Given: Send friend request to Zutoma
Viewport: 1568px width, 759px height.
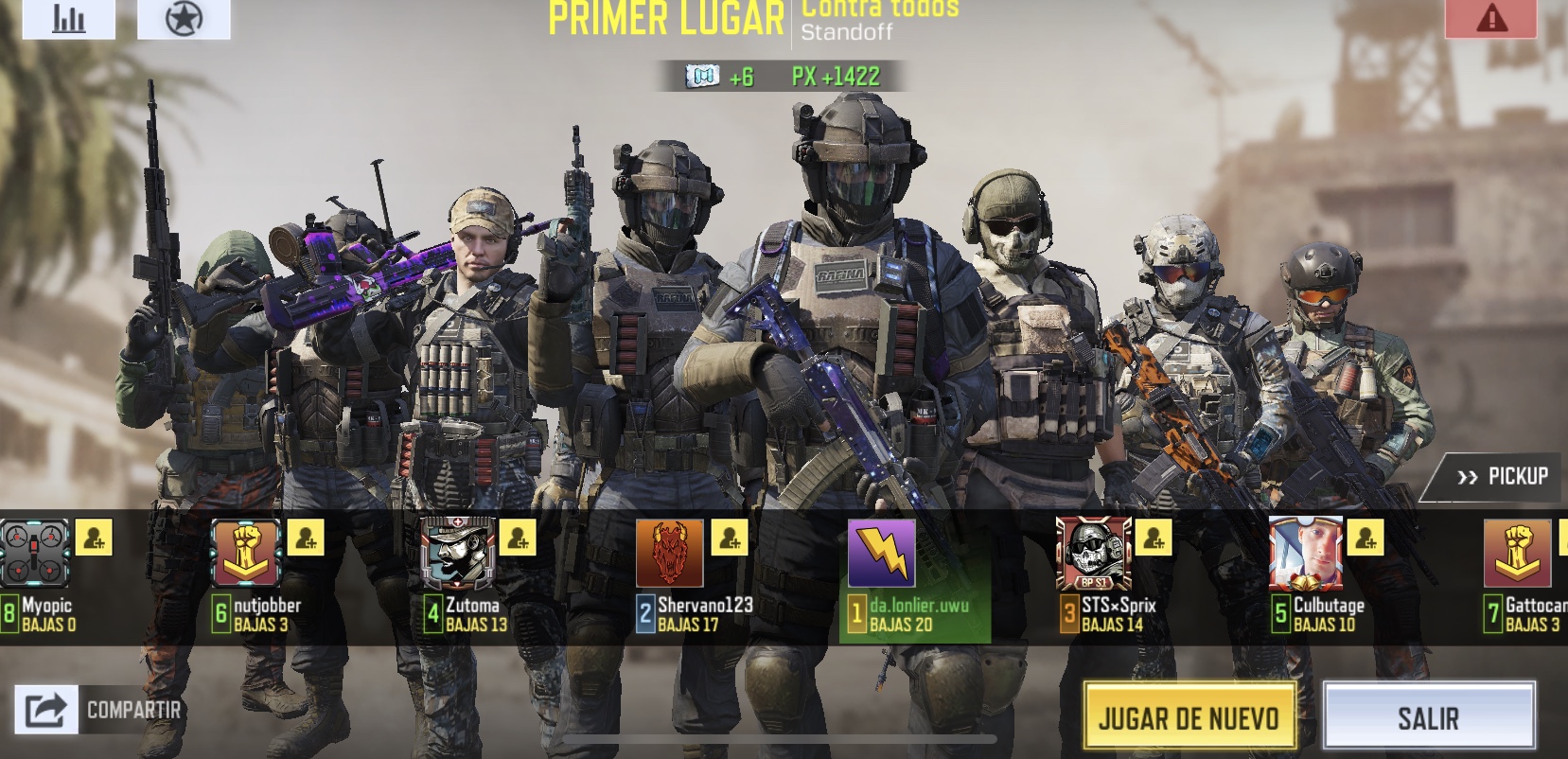Looking at the screenshot, I should pos(518,538).
